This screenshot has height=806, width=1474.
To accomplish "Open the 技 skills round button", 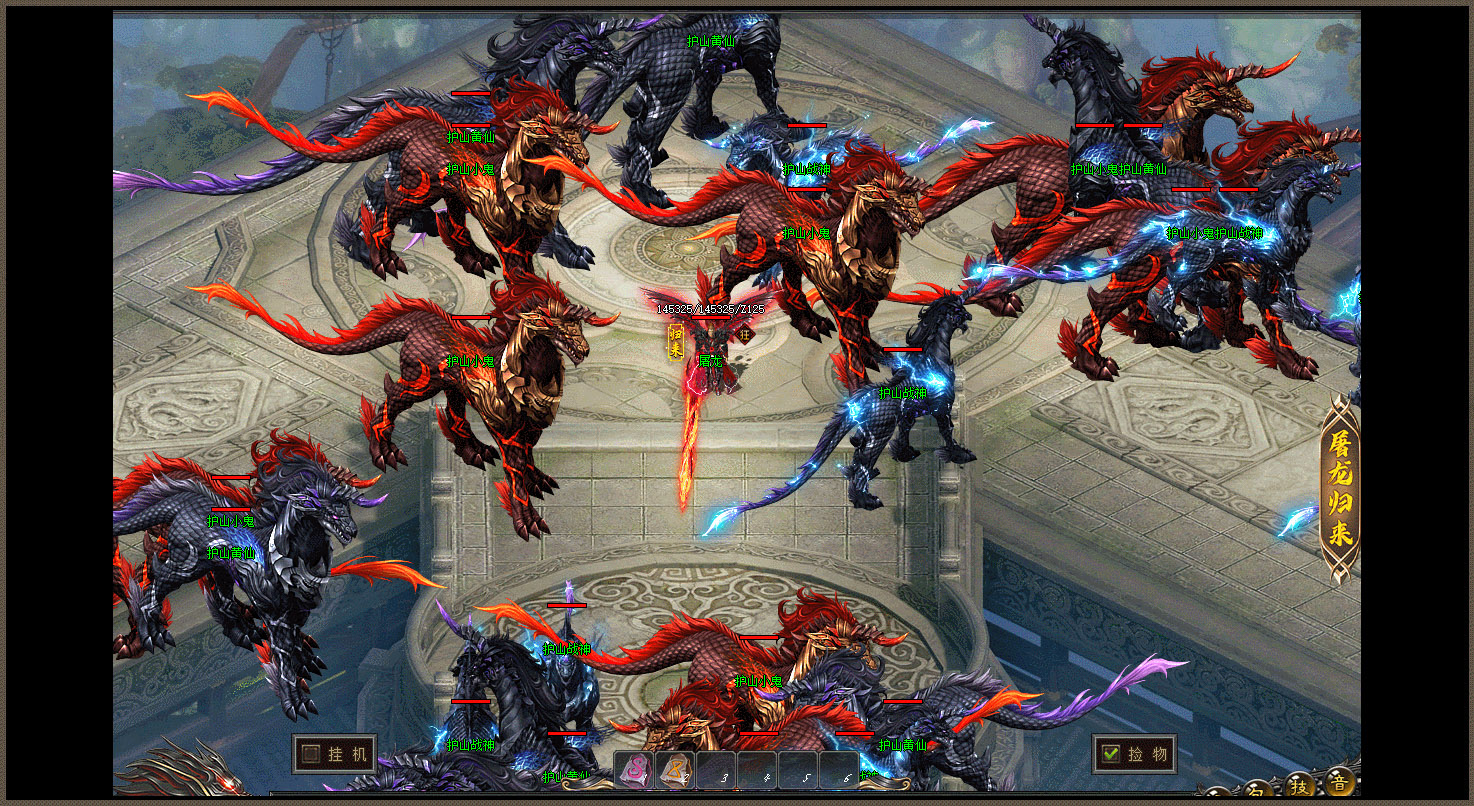I will pyautogui.click(x=1299, y=785).
